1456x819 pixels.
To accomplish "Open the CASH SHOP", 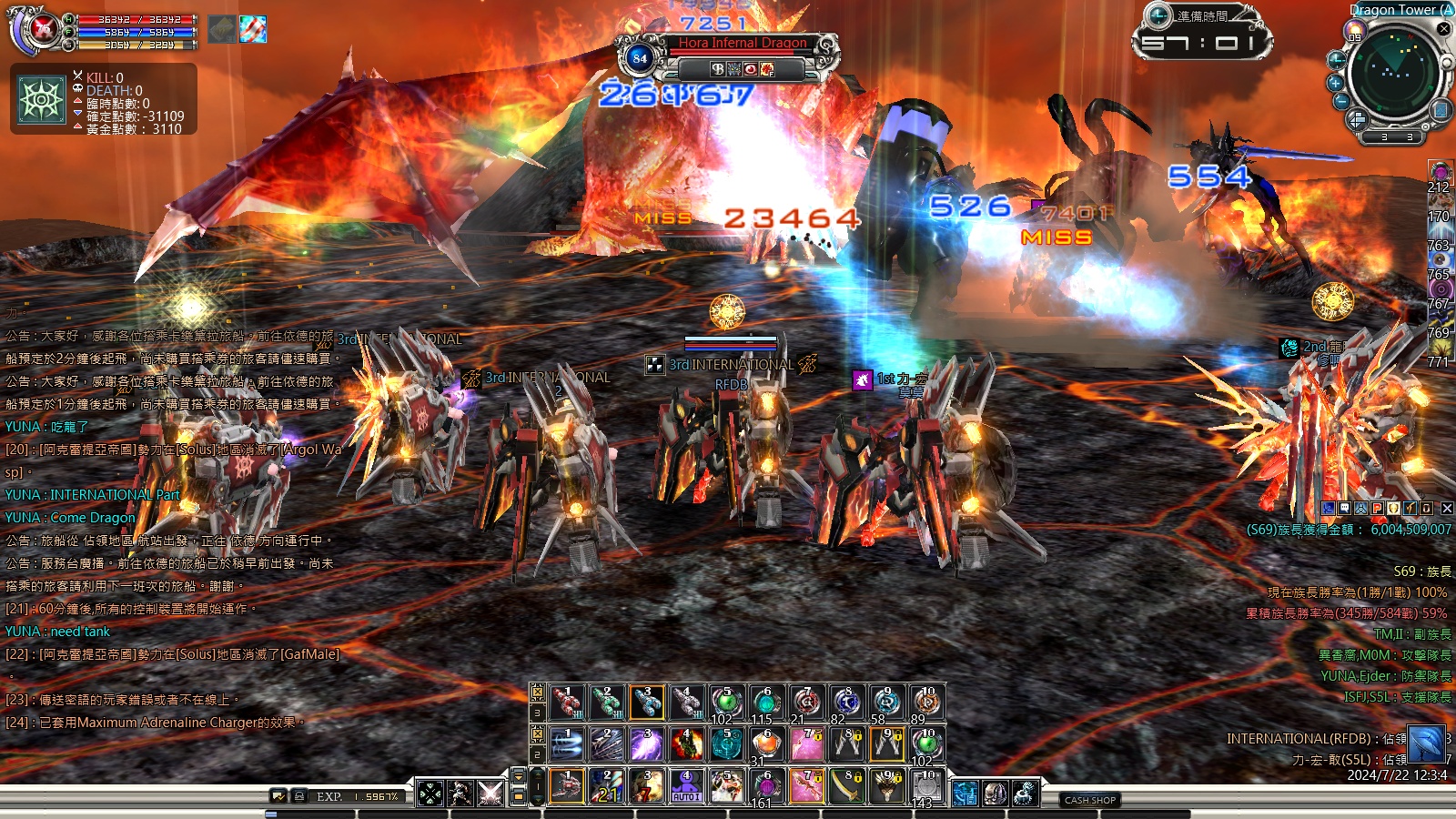I will [1090, 800].
